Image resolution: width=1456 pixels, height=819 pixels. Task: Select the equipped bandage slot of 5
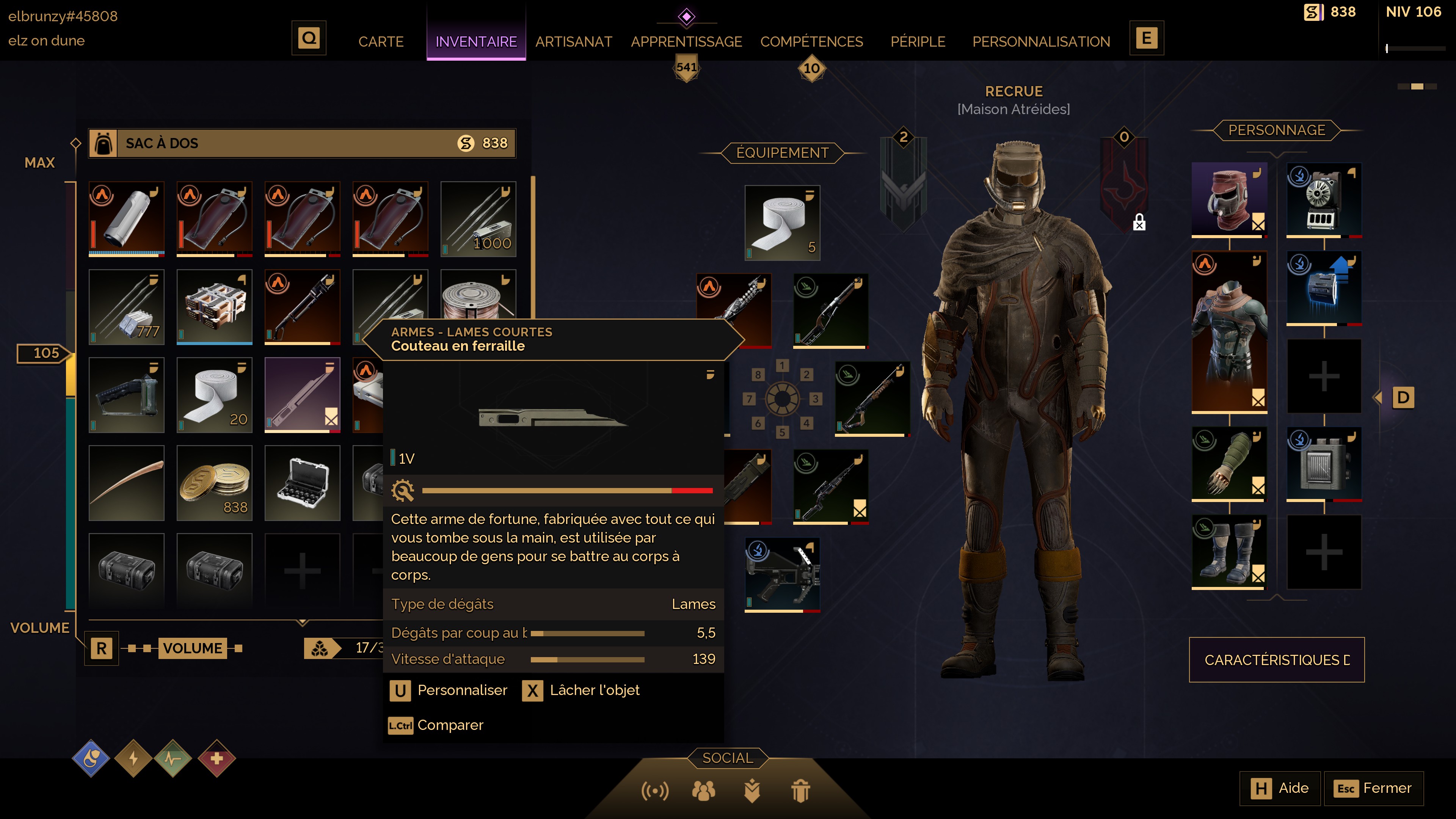point(782,223)
